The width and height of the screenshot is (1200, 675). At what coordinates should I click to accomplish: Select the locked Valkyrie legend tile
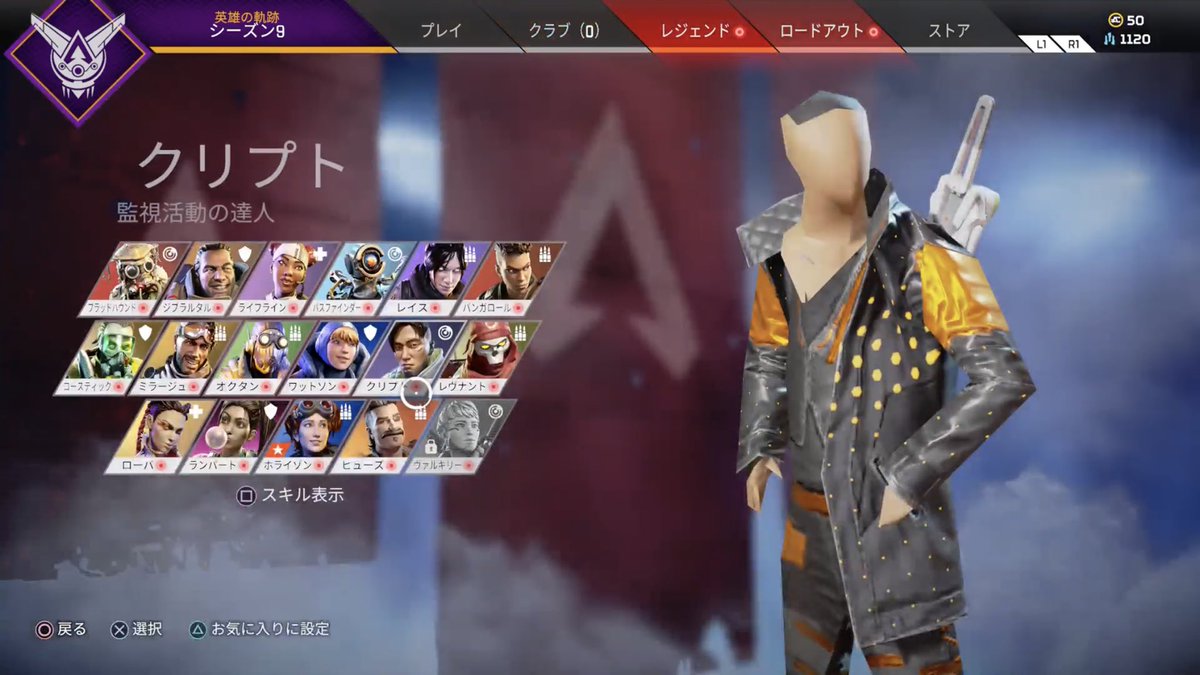click(x=456, y=434)
